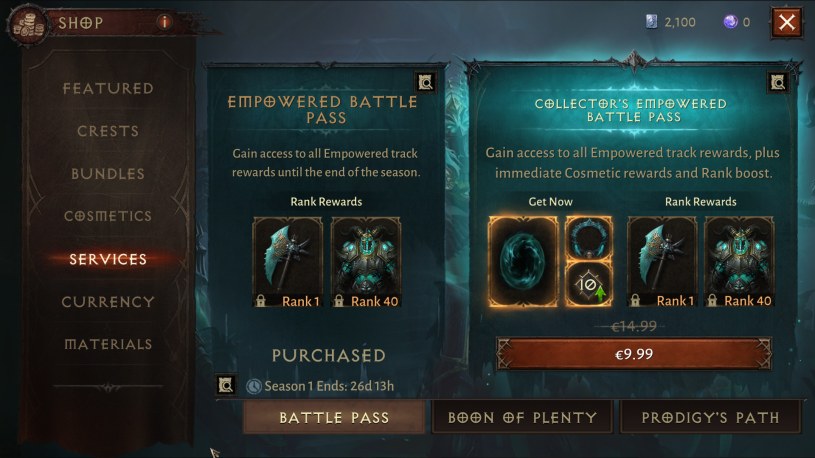The image size is (815, 458).
Task: Select the Crests category
Action: click(x=108, y=131)
